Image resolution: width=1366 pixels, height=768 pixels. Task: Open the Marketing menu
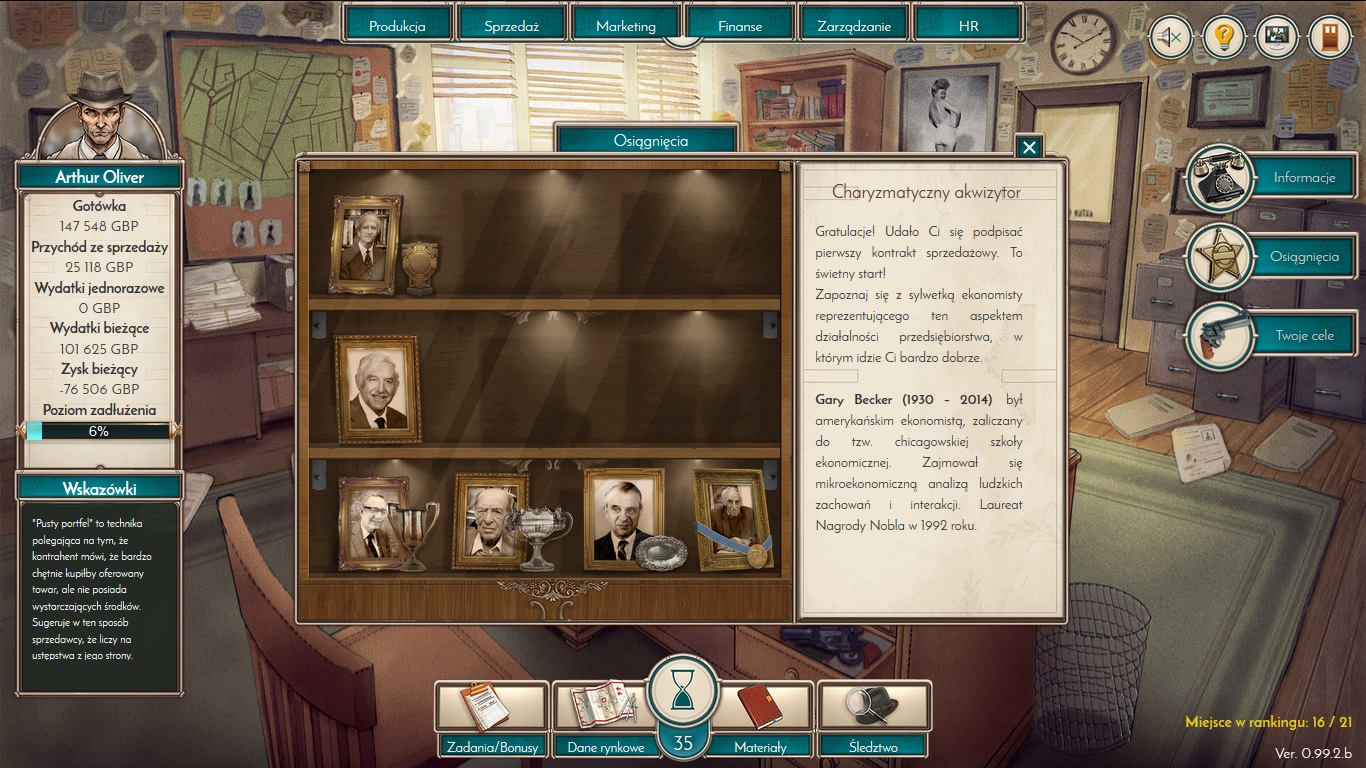(x=626, y=26)
